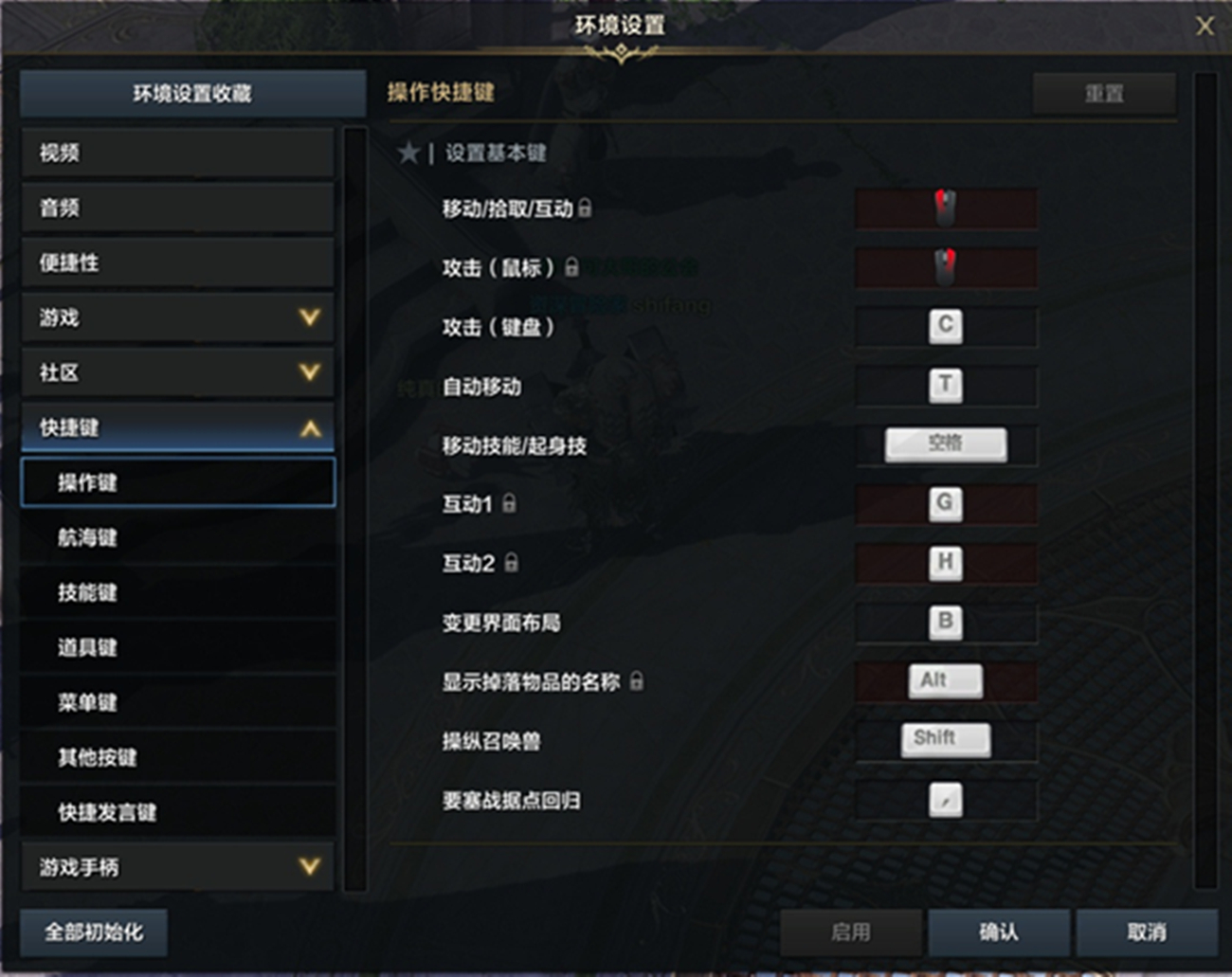Click the Alt key binding for 显示掉落物品的名称
The image size is (1232, 977).
(945, 680)
